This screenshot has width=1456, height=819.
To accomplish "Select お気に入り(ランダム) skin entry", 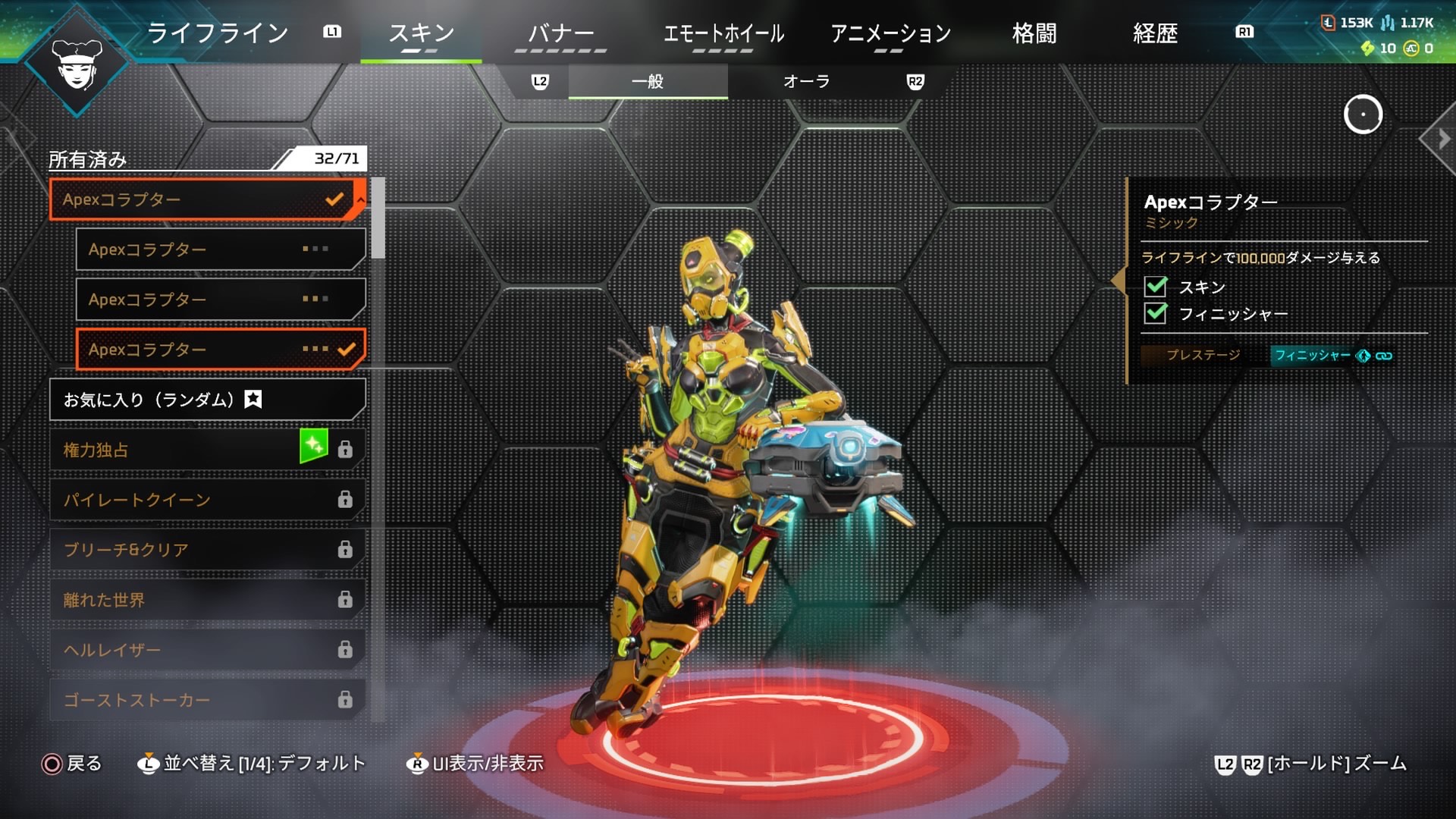I will point(207,400).
